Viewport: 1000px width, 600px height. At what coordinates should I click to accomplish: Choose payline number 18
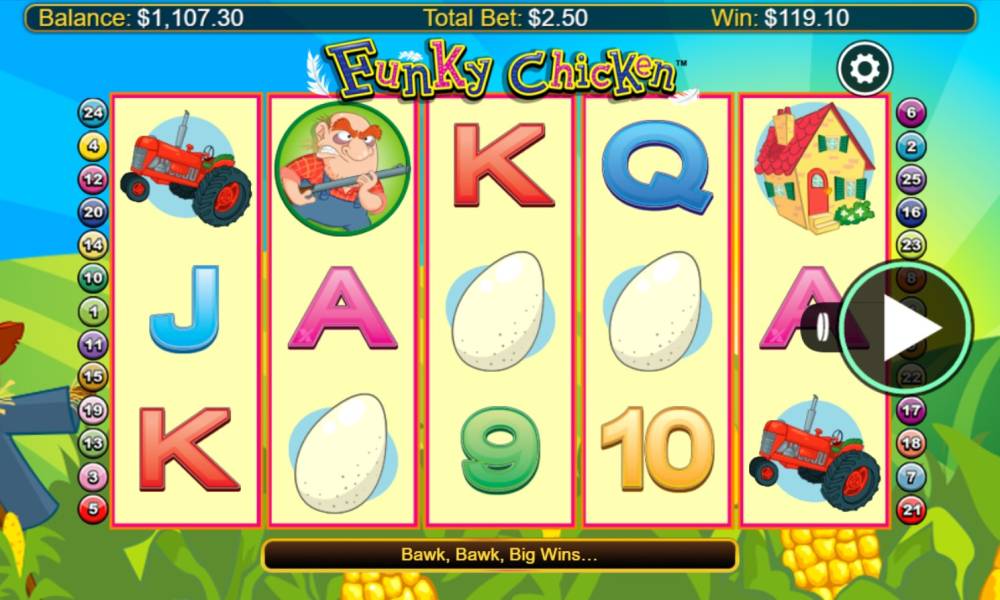[910, 442]
